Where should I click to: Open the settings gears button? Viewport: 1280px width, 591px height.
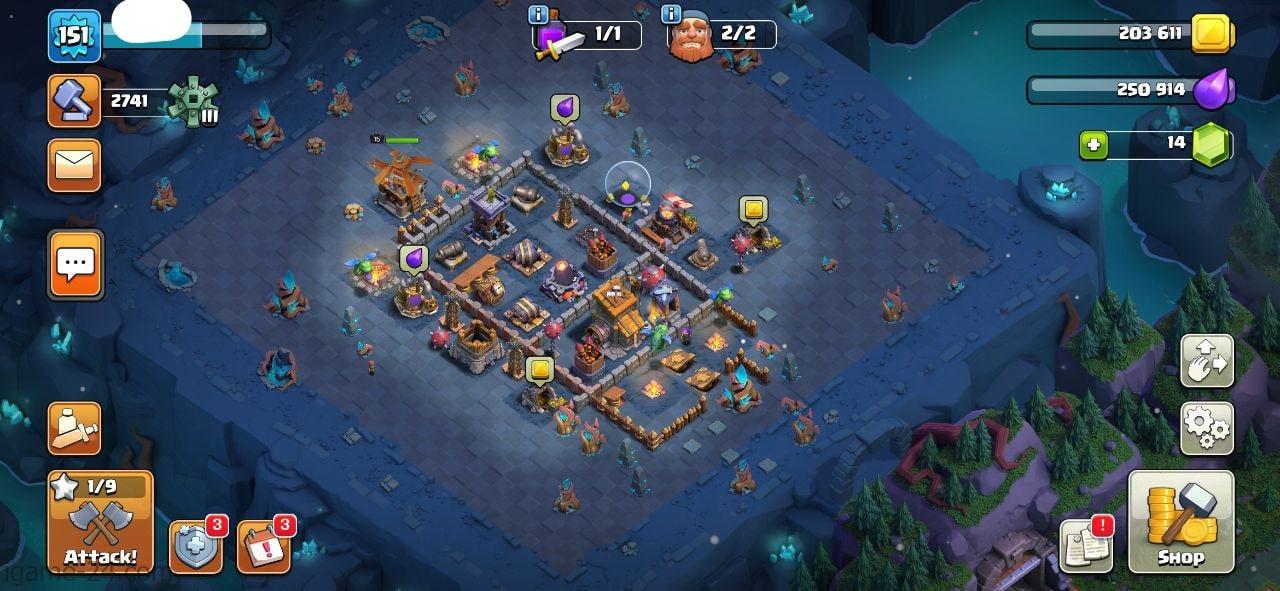(x=1207, y=429)
